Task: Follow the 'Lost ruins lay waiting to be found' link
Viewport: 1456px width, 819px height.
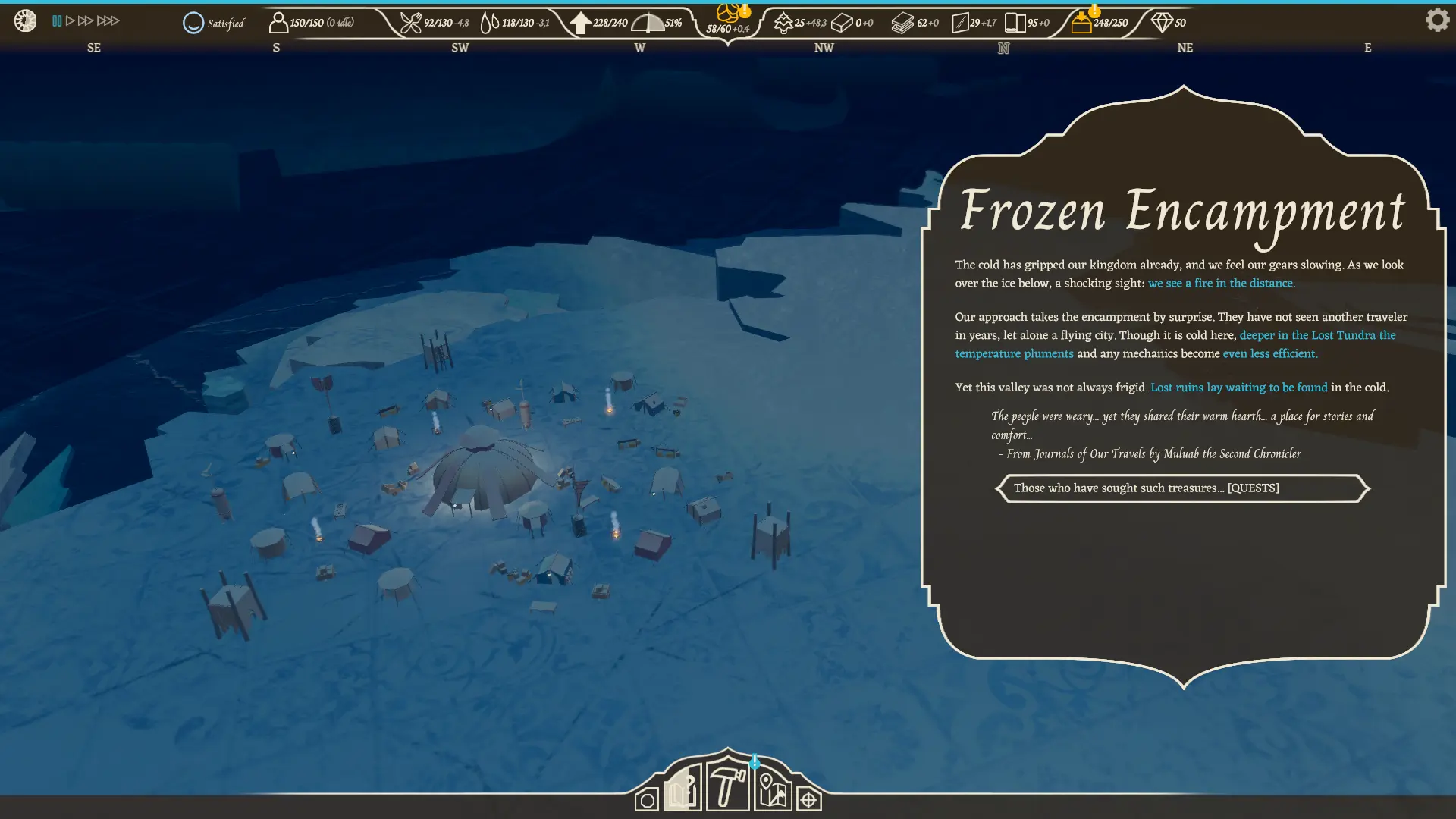Action: click(1238, 388)
